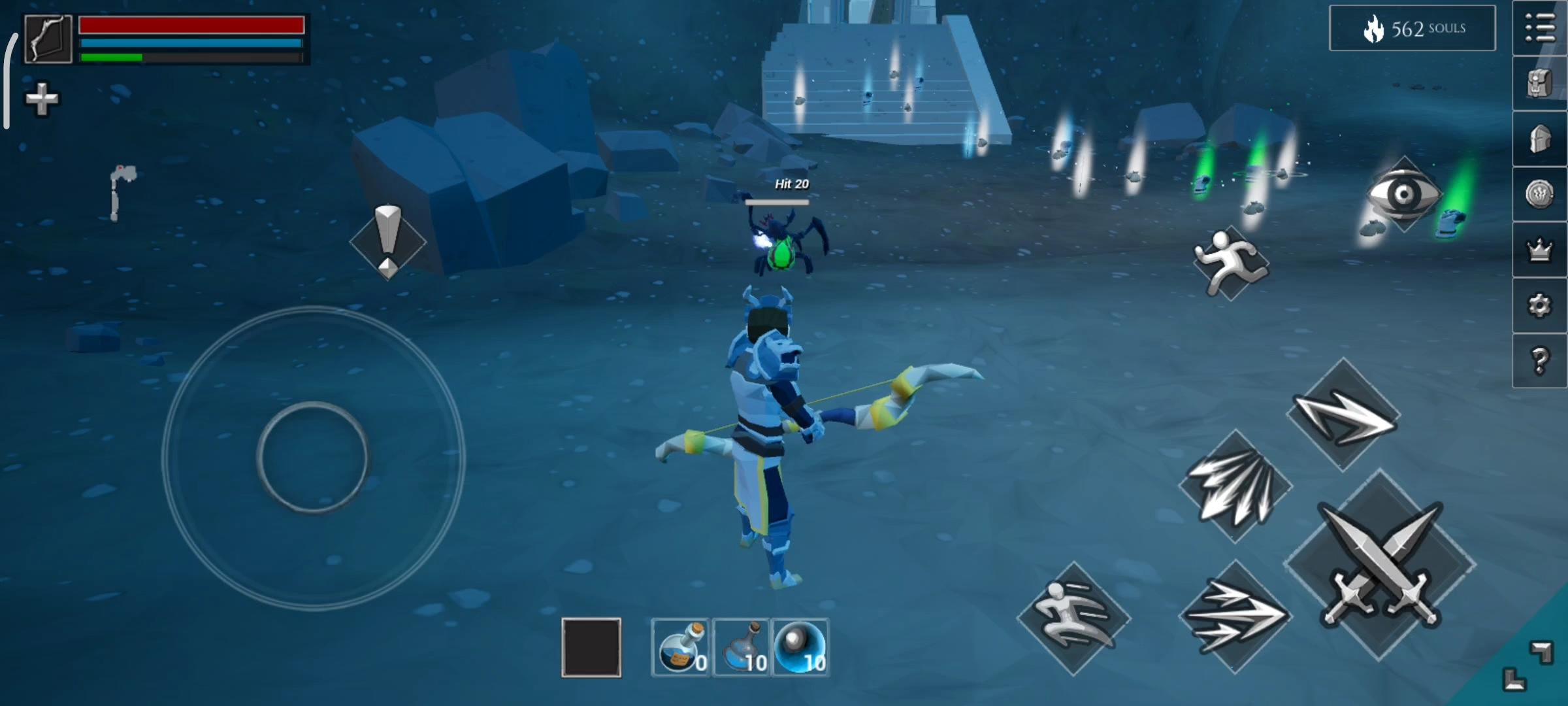
Task: Activate the sprint running figure button
Action: click(x=1230, y=263)
